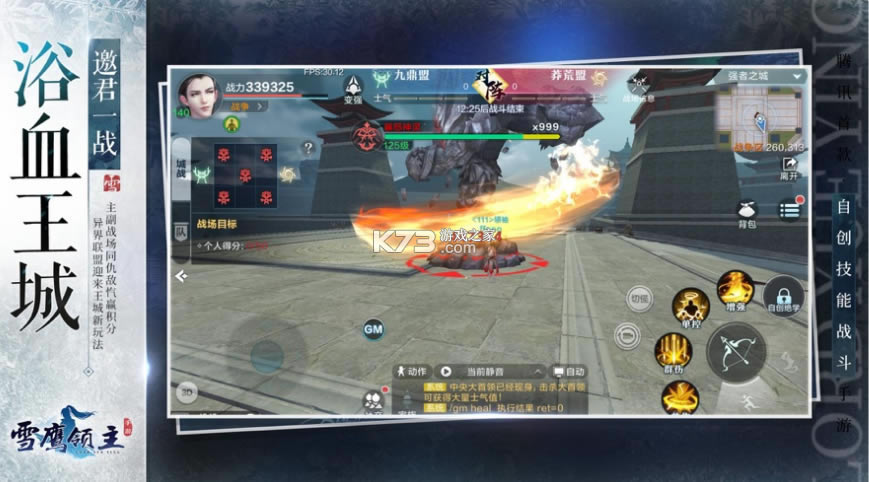Expand the 强者之城 minimap dropdown

797,76
